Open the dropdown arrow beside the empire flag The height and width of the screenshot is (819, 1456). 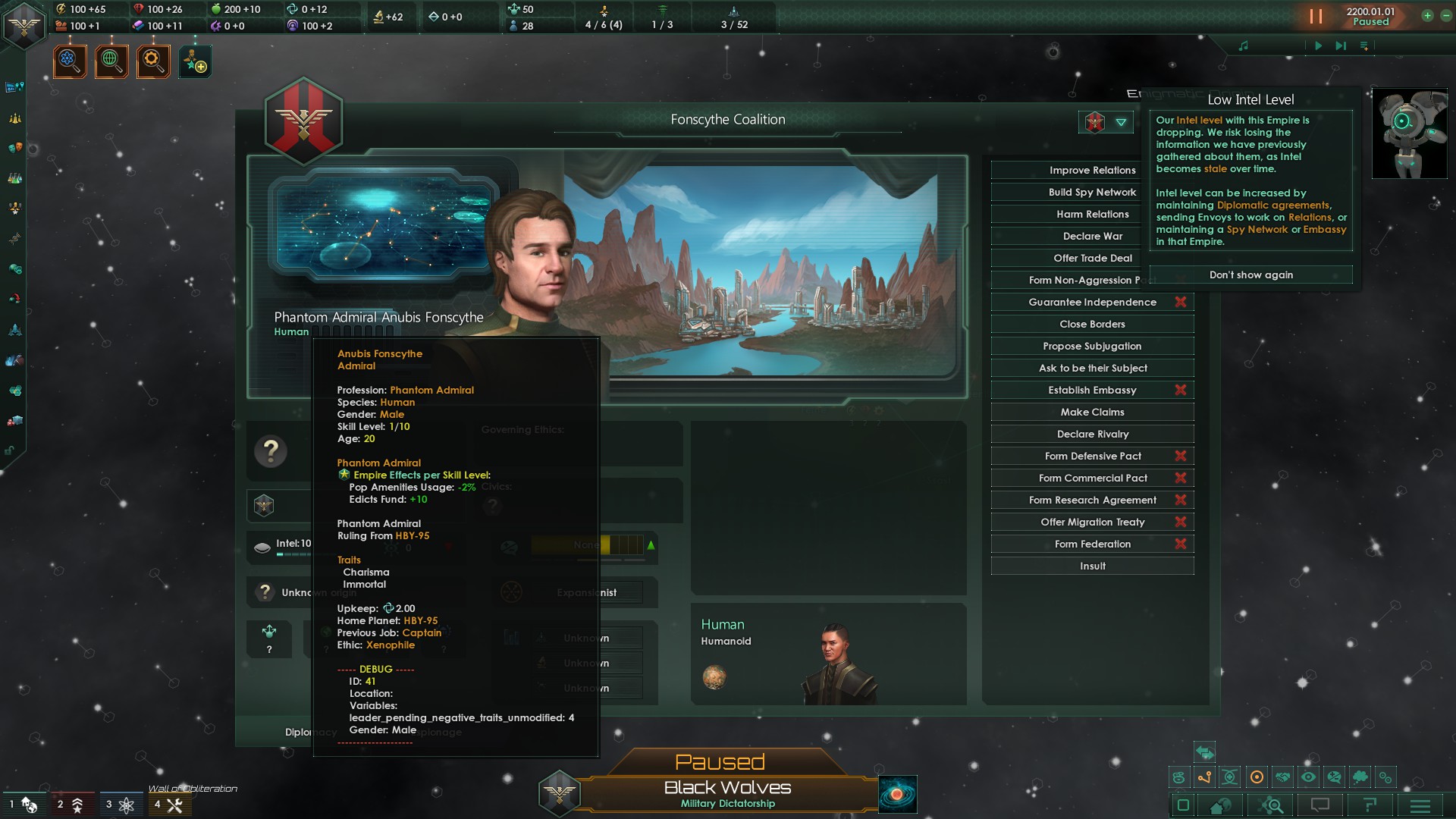click(1120, 122)
